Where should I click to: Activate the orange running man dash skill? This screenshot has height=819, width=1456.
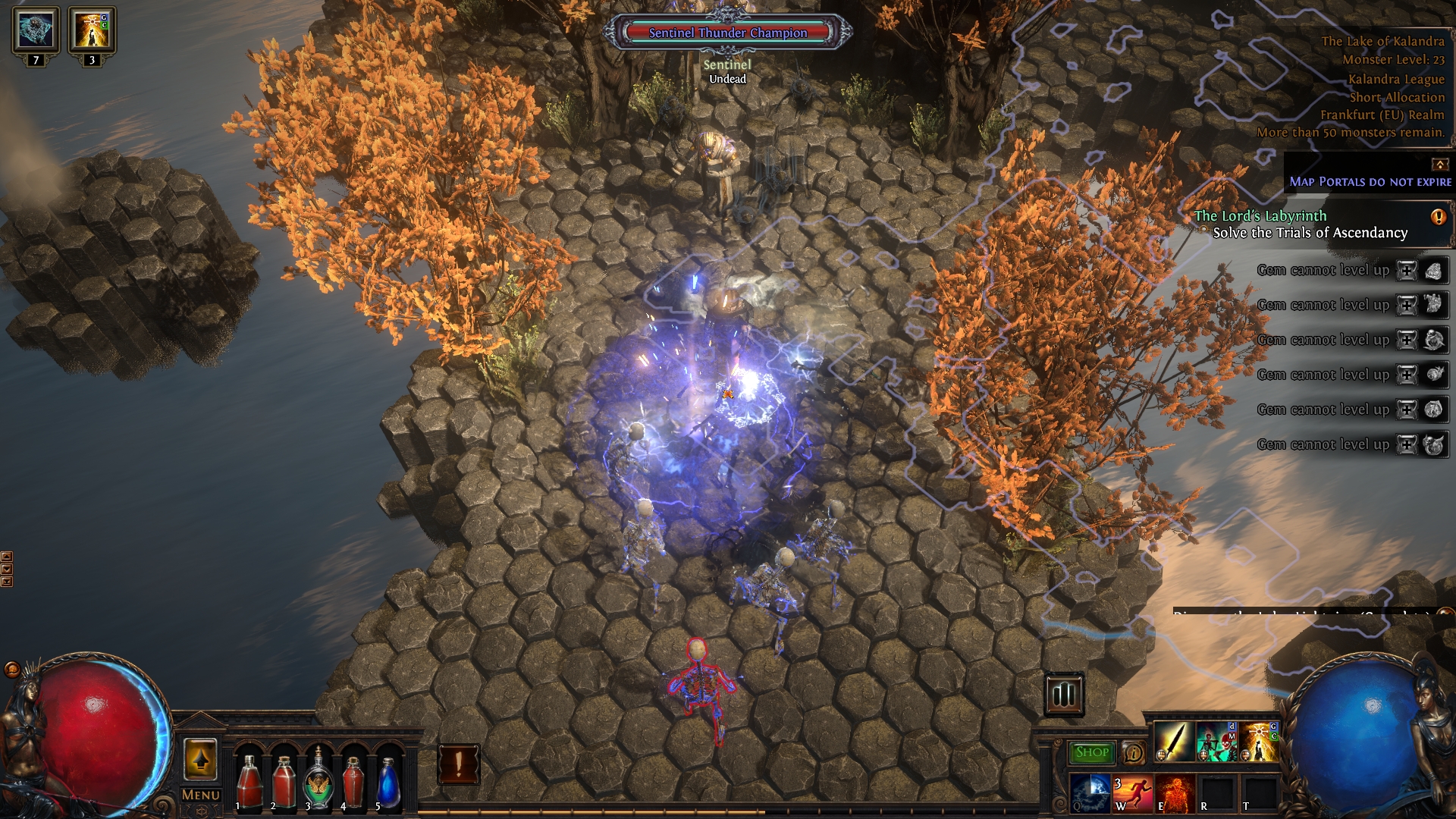pos(1133,793)
